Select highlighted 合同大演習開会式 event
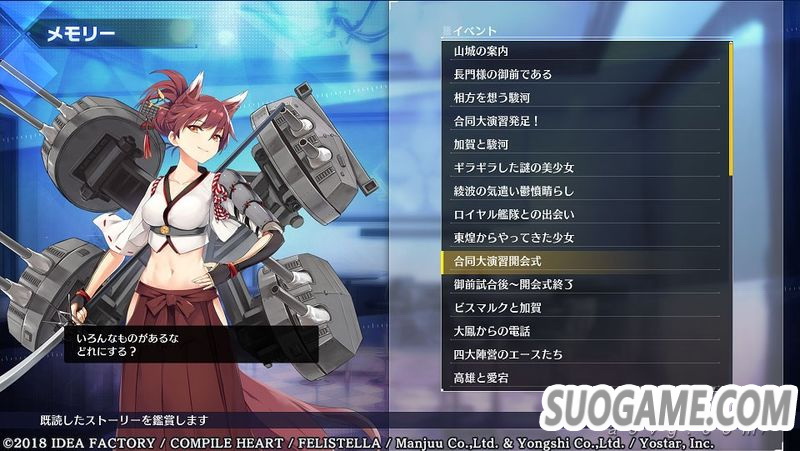 (x=580, y=261)
